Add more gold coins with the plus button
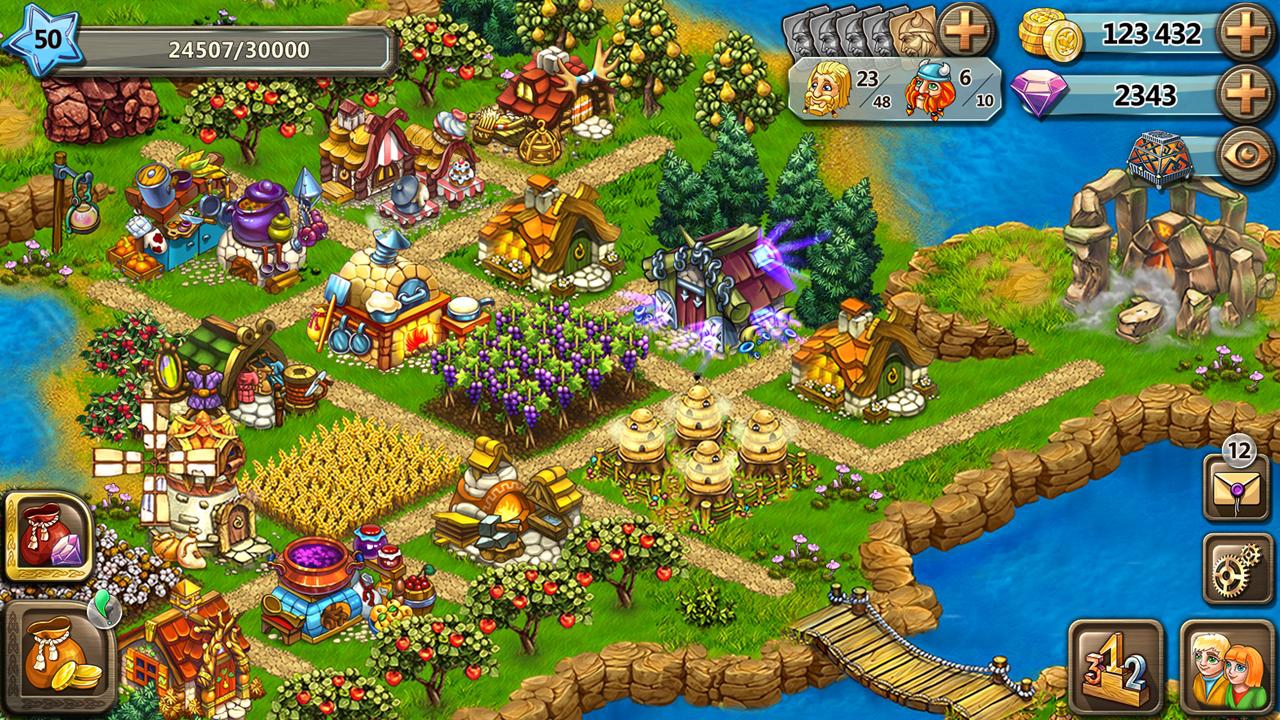Viewport: 1280px width, 720px height. [x=1247, y=36]
